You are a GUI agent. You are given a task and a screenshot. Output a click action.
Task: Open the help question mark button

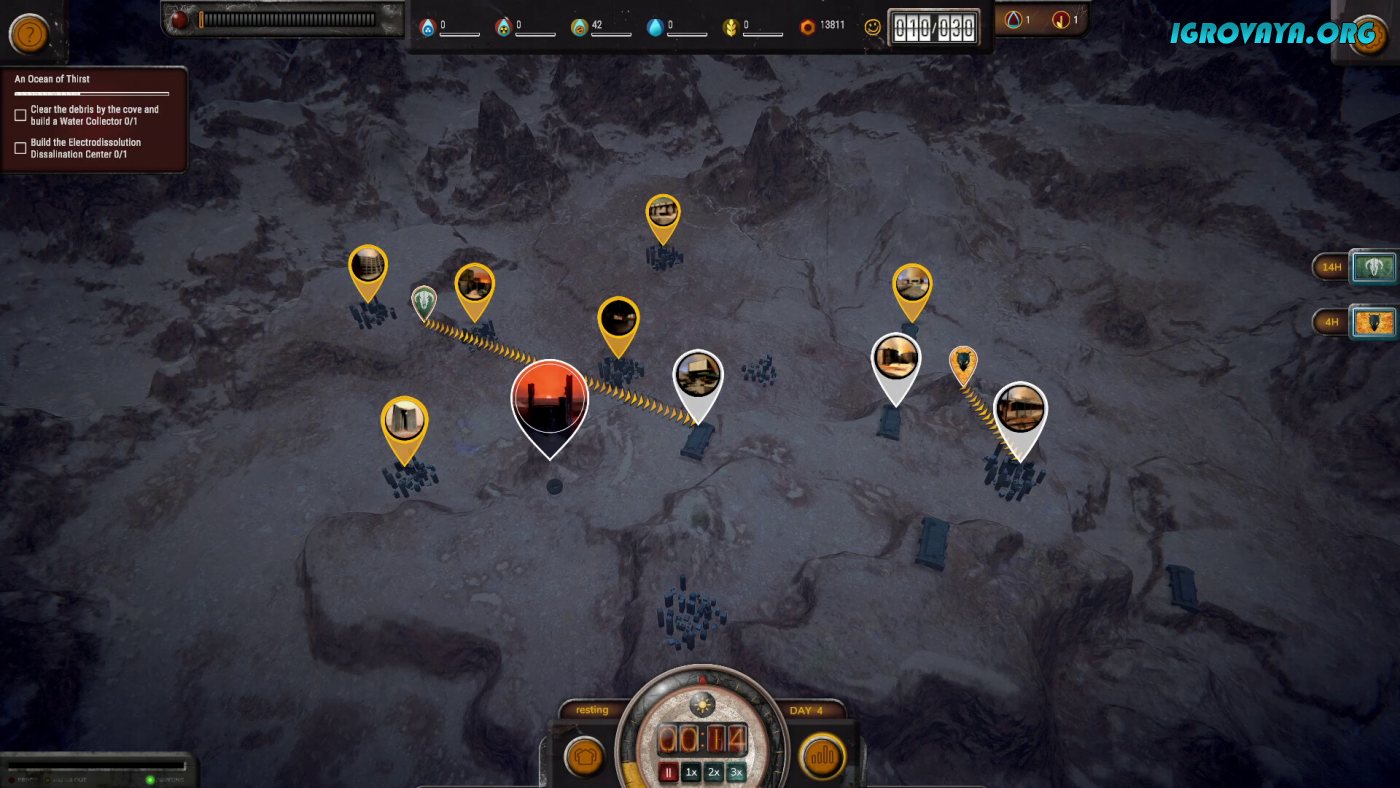click(29, 35)
